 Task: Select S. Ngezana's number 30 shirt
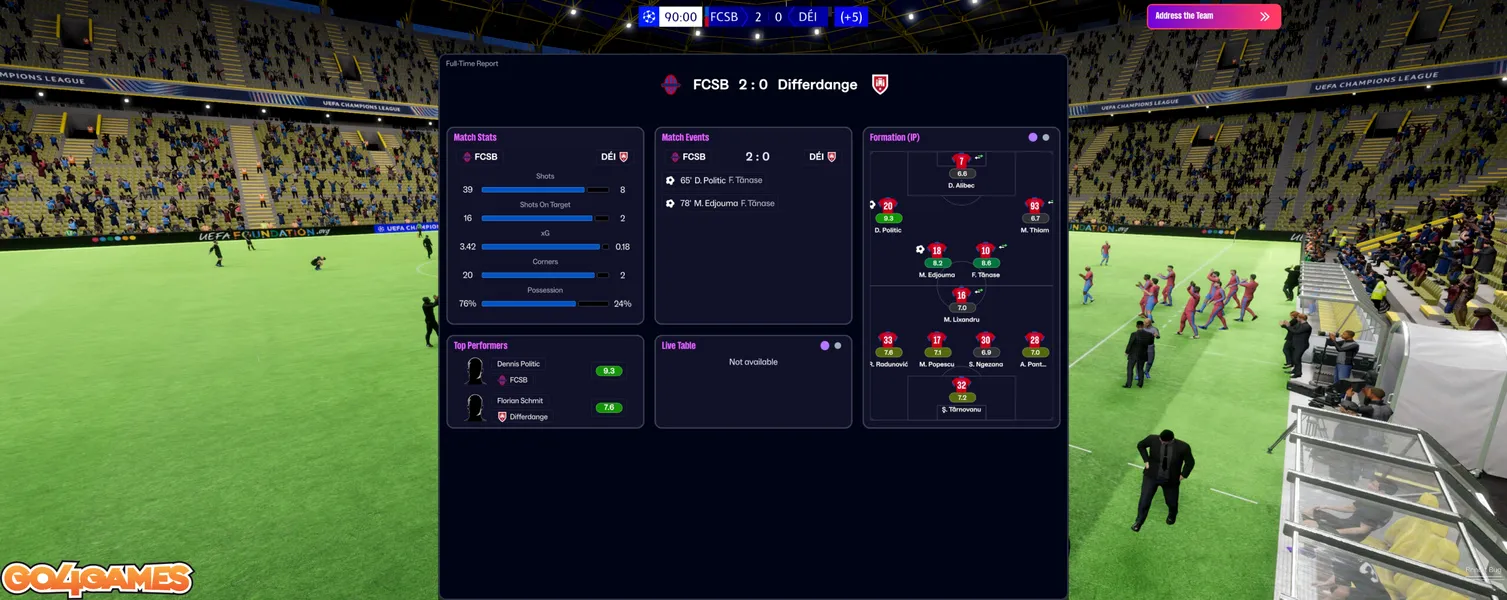[985, 340]
